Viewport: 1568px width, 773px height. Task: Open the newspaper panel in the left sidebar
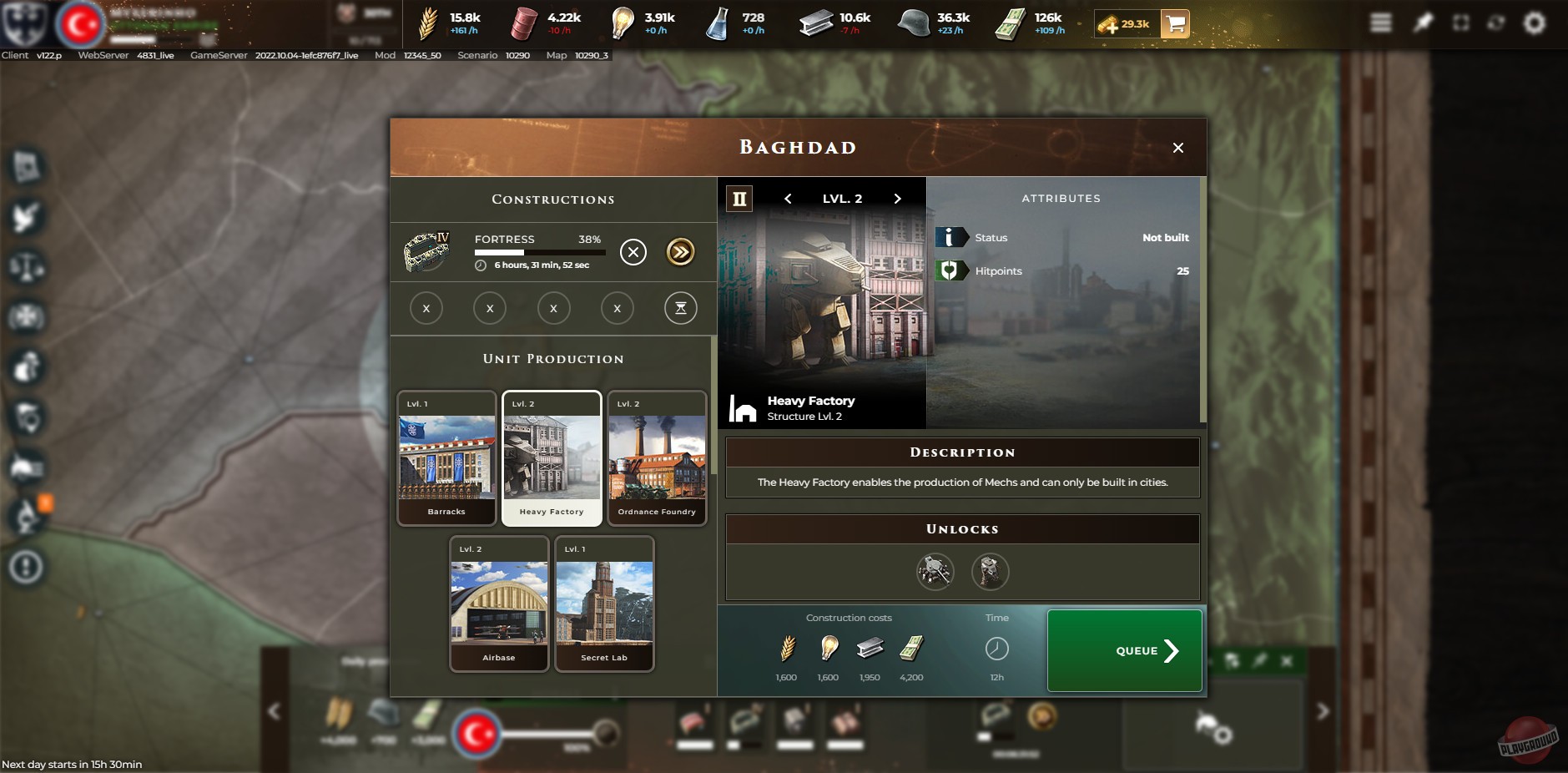click(x=25, y=166)
